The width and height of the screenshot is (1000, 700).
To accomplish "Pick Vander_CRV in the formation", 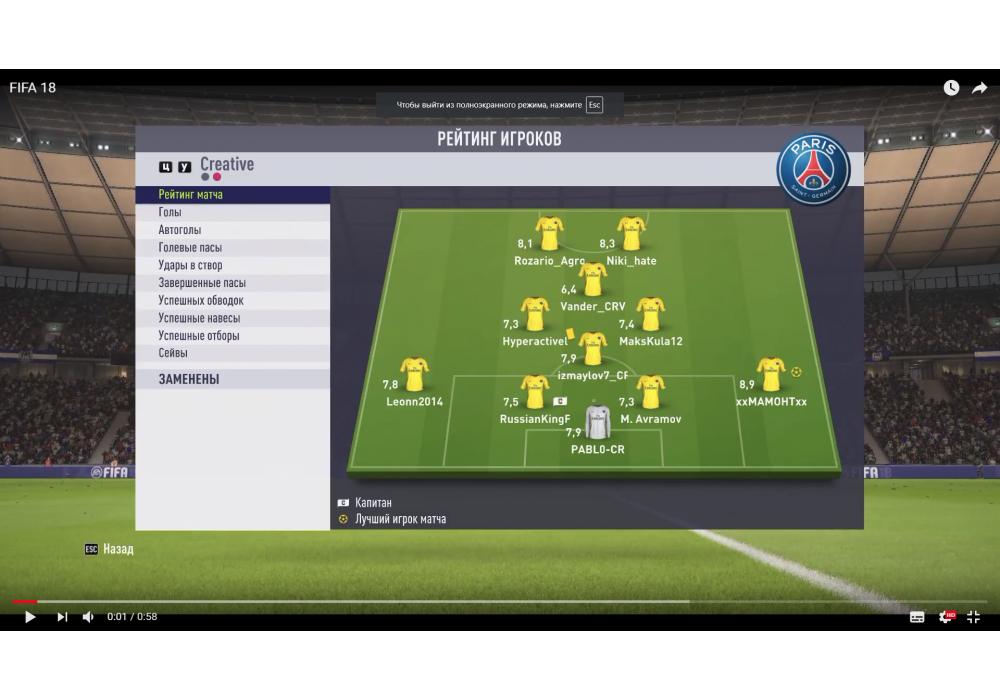I will (593, 281).
